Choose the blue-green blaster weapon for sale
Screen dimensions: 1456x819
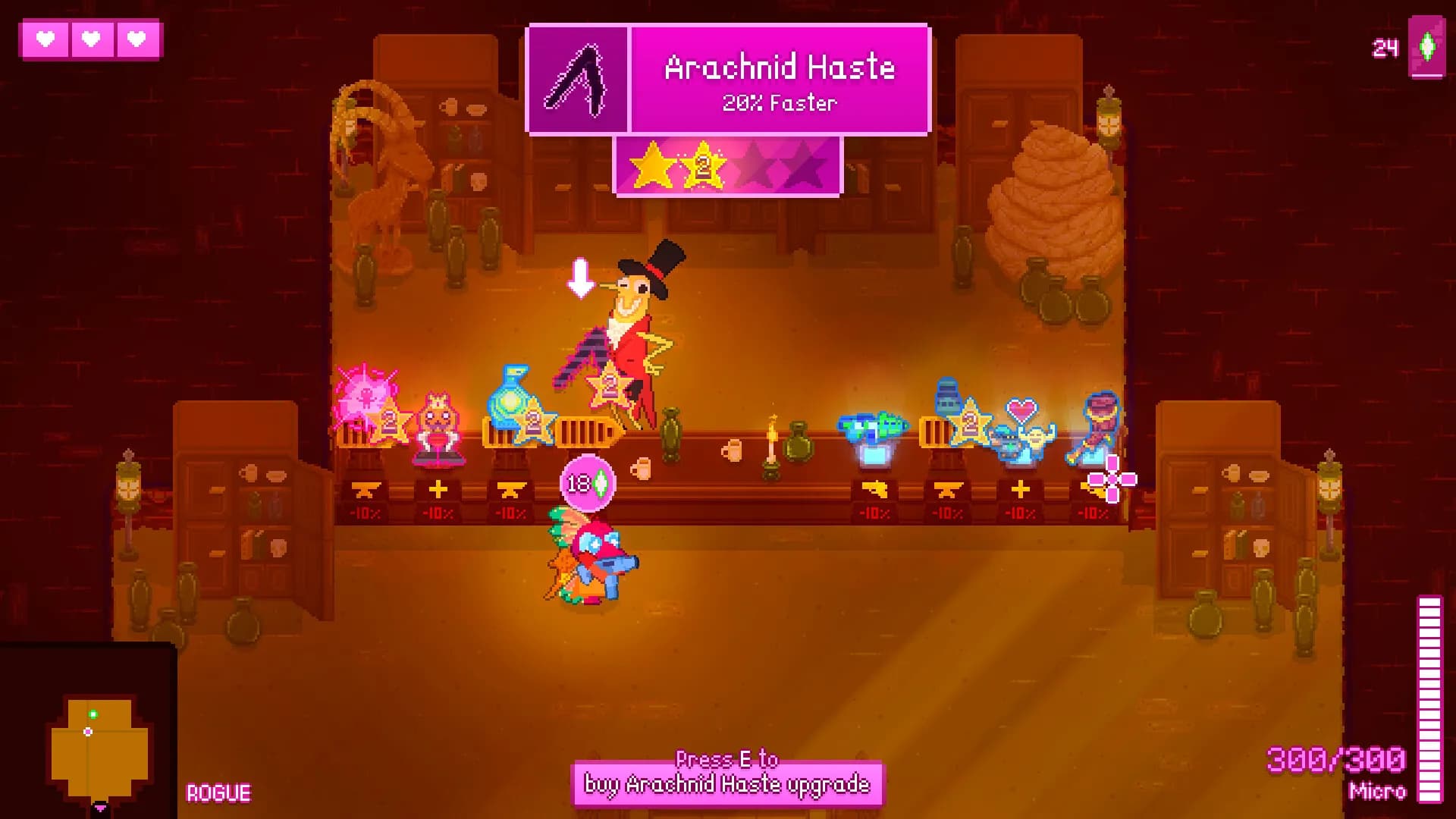point(872,432)
